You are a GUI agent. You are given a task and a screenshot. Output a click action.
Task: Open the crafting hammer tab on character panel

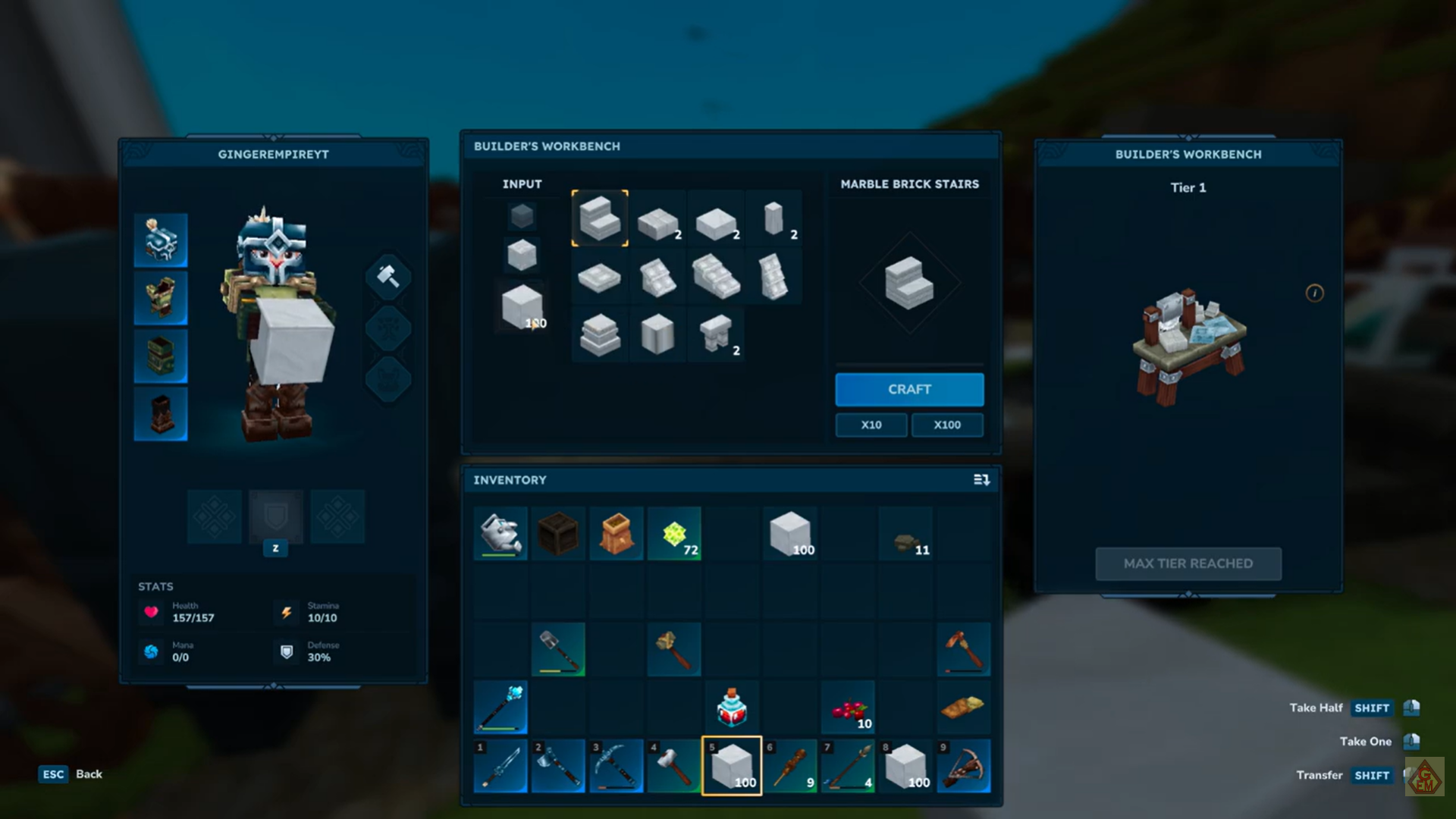point(388,276)
